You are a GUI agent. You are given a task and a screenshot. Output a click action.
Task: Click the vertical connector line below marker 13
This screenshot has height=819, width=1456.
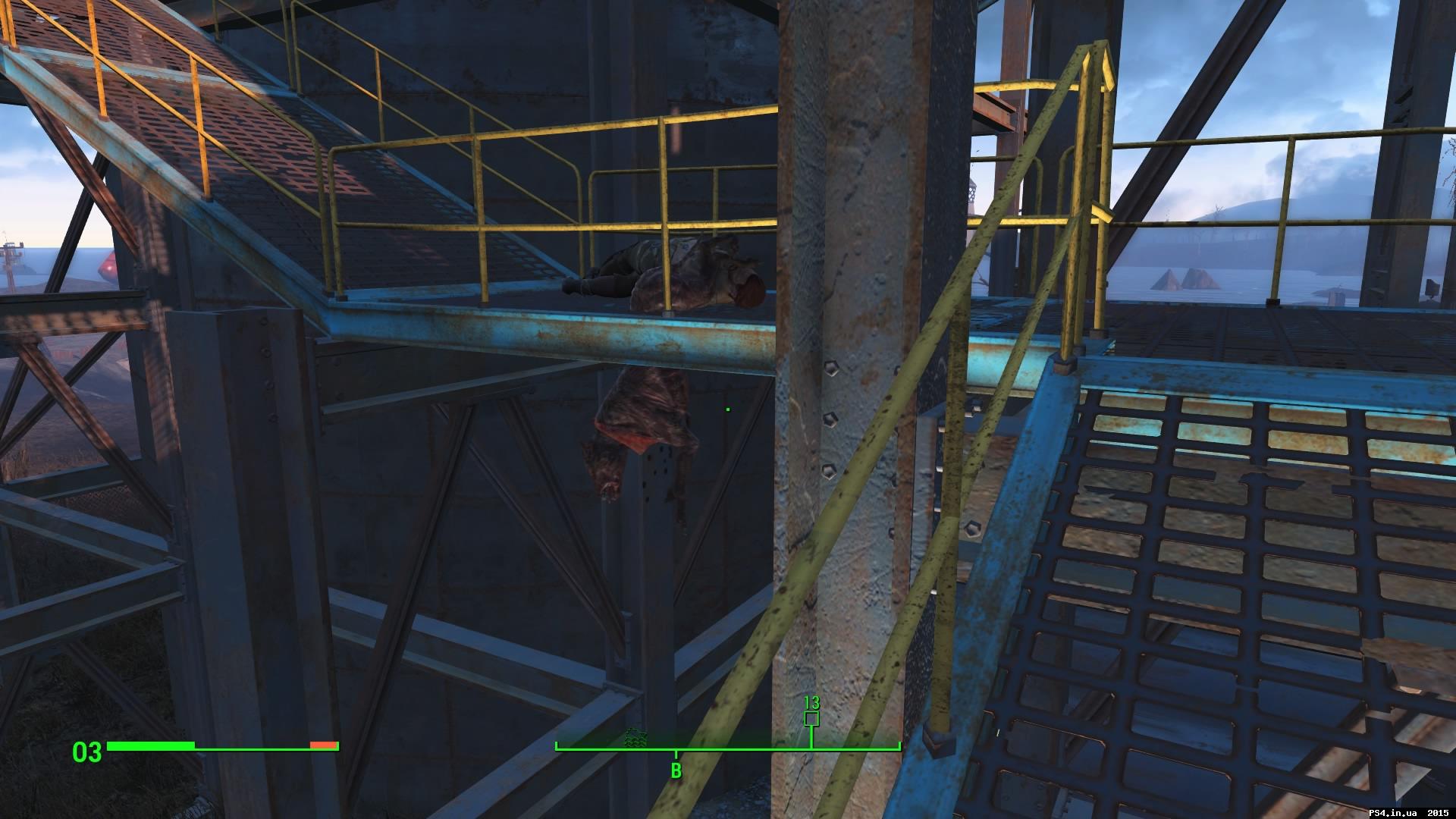(811, 736)
